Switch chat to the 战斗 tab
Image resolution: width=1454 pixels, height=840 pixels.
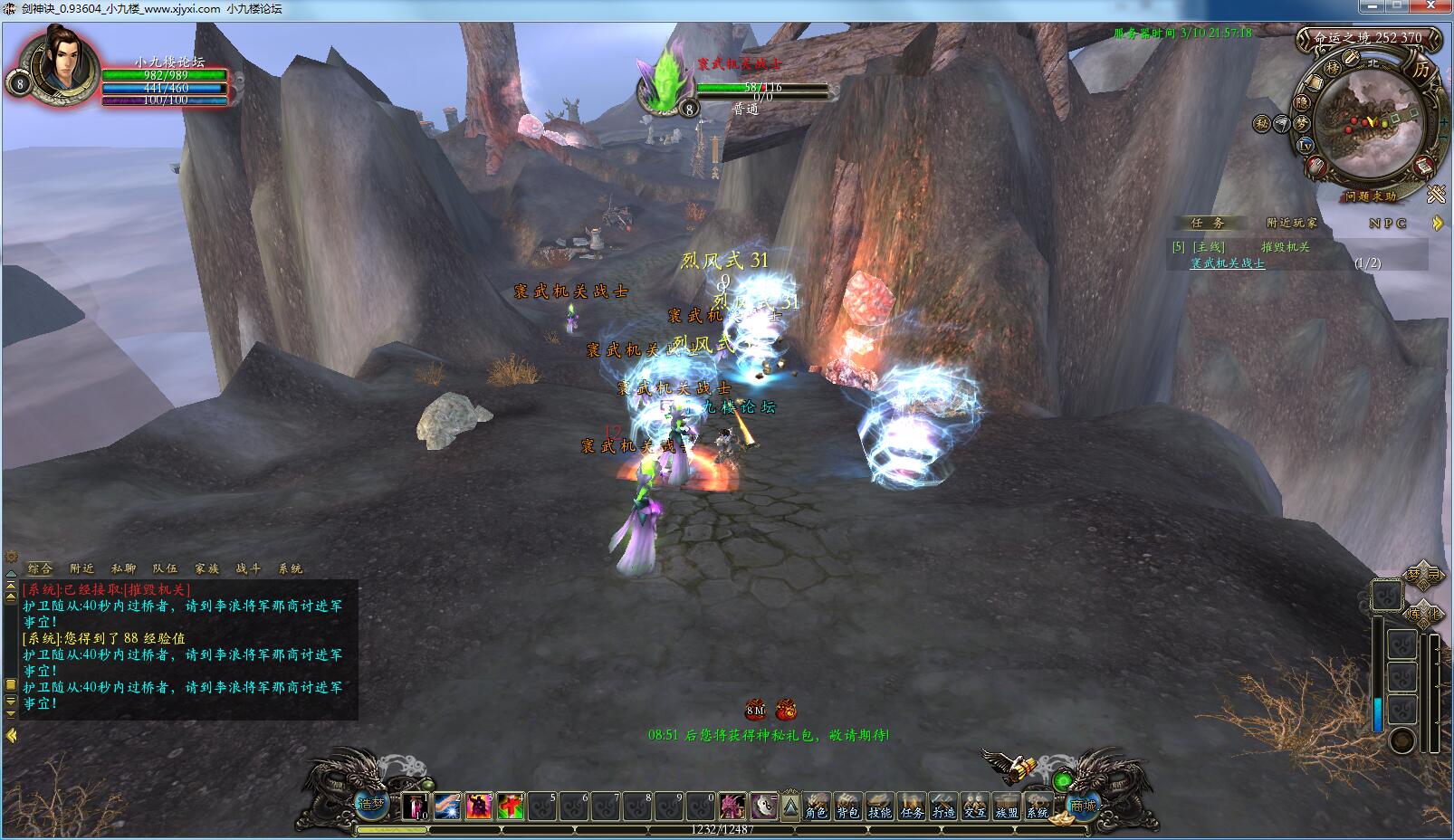[248, 568]
